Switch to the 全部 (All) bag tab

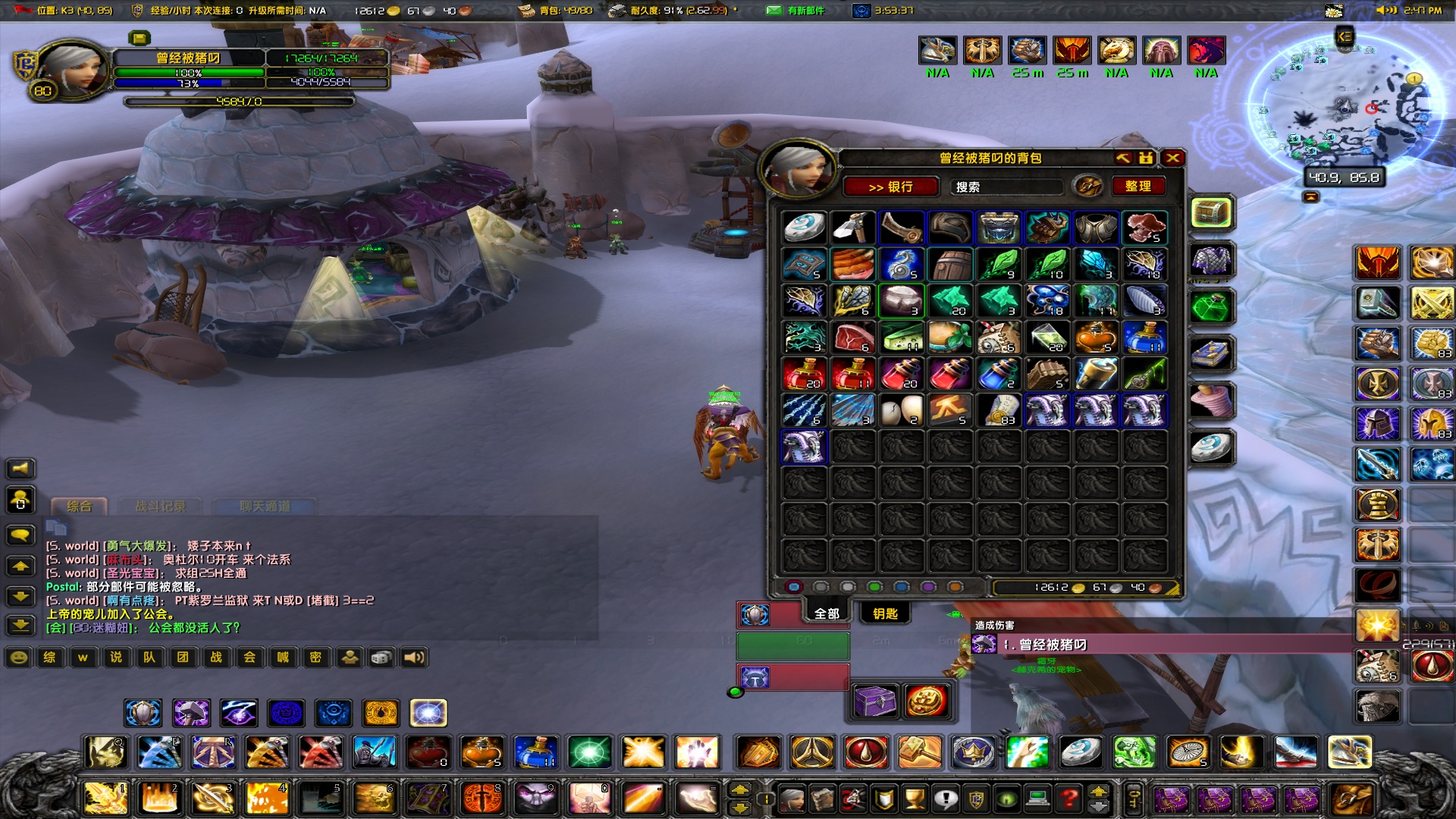click(x=827, y=613)
